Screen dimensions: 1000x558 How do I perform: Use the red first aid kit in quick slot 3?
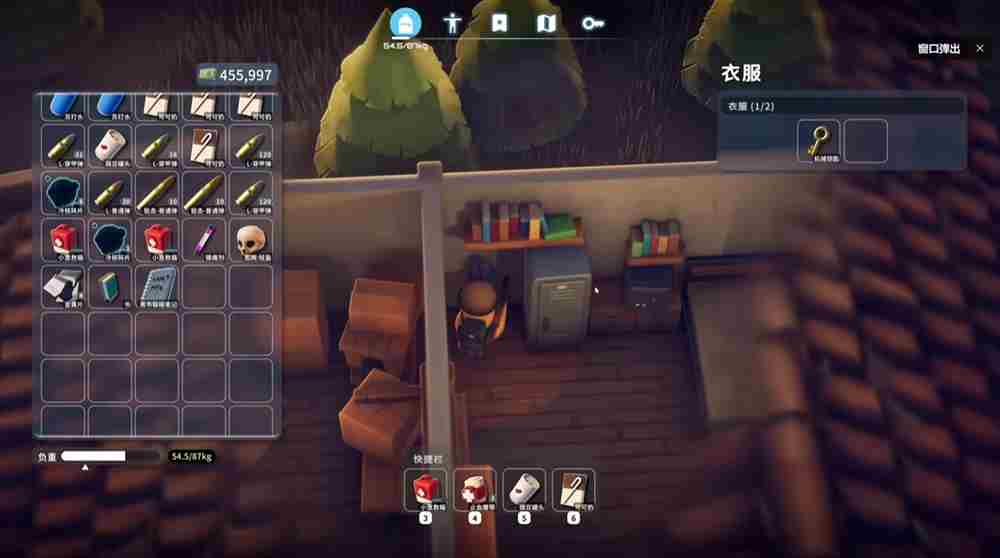(425, 490)
